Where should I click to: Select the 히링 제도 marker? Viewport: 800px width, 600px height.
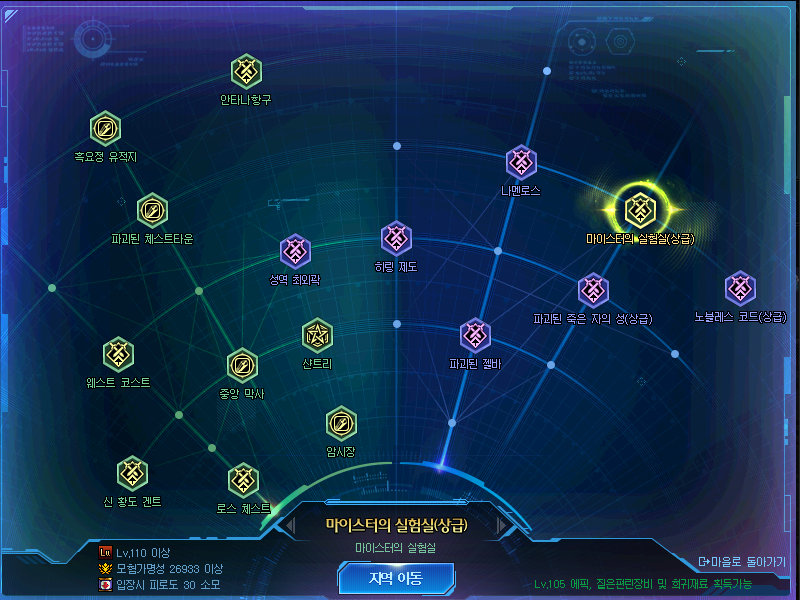(x=396, y=238)
